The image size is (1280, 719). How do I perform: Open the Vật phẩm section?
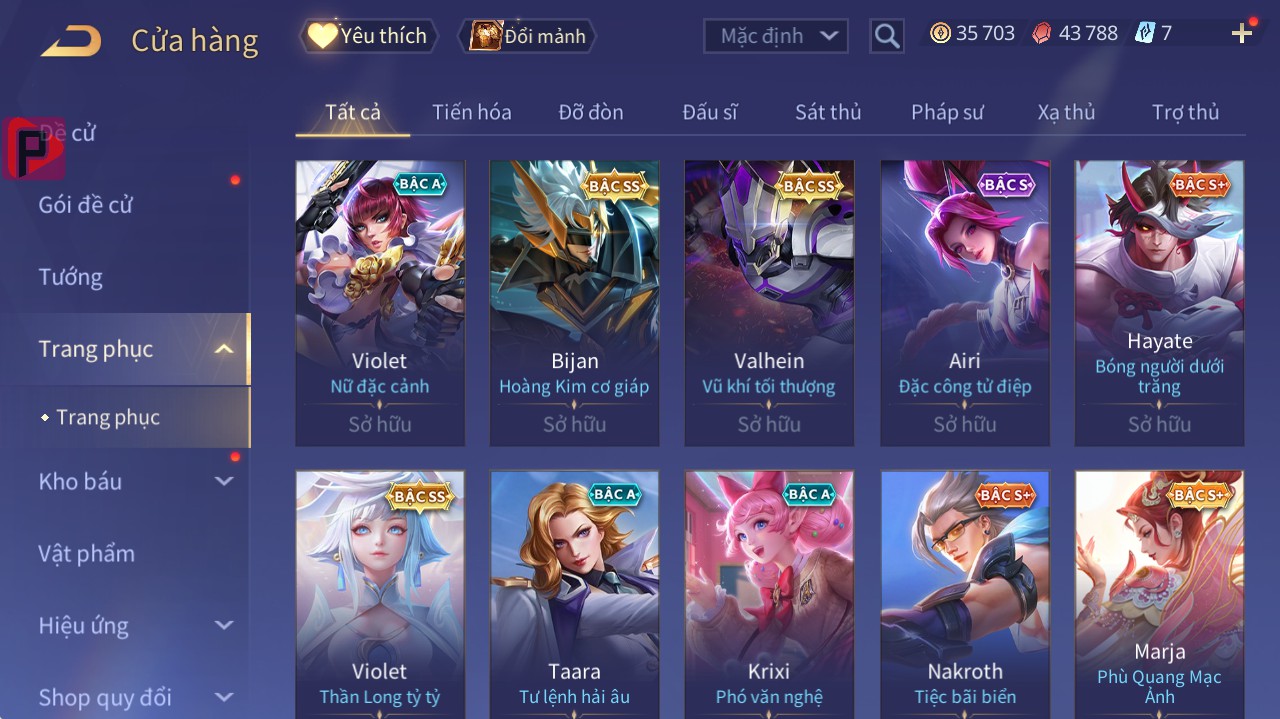86,553
